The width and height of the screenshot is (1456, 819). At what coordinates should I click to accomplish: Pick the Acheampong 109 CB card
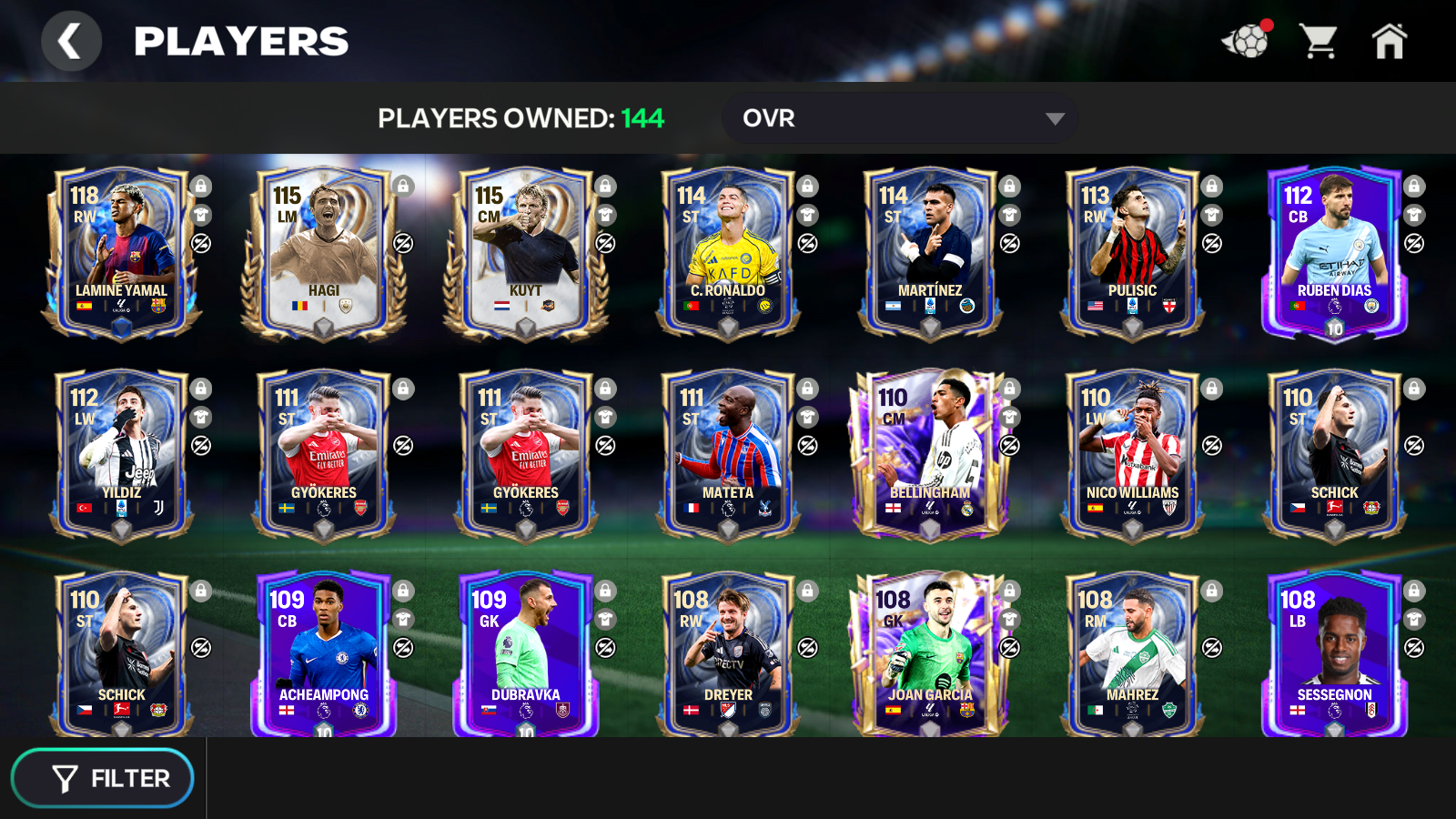click(323, 653)
